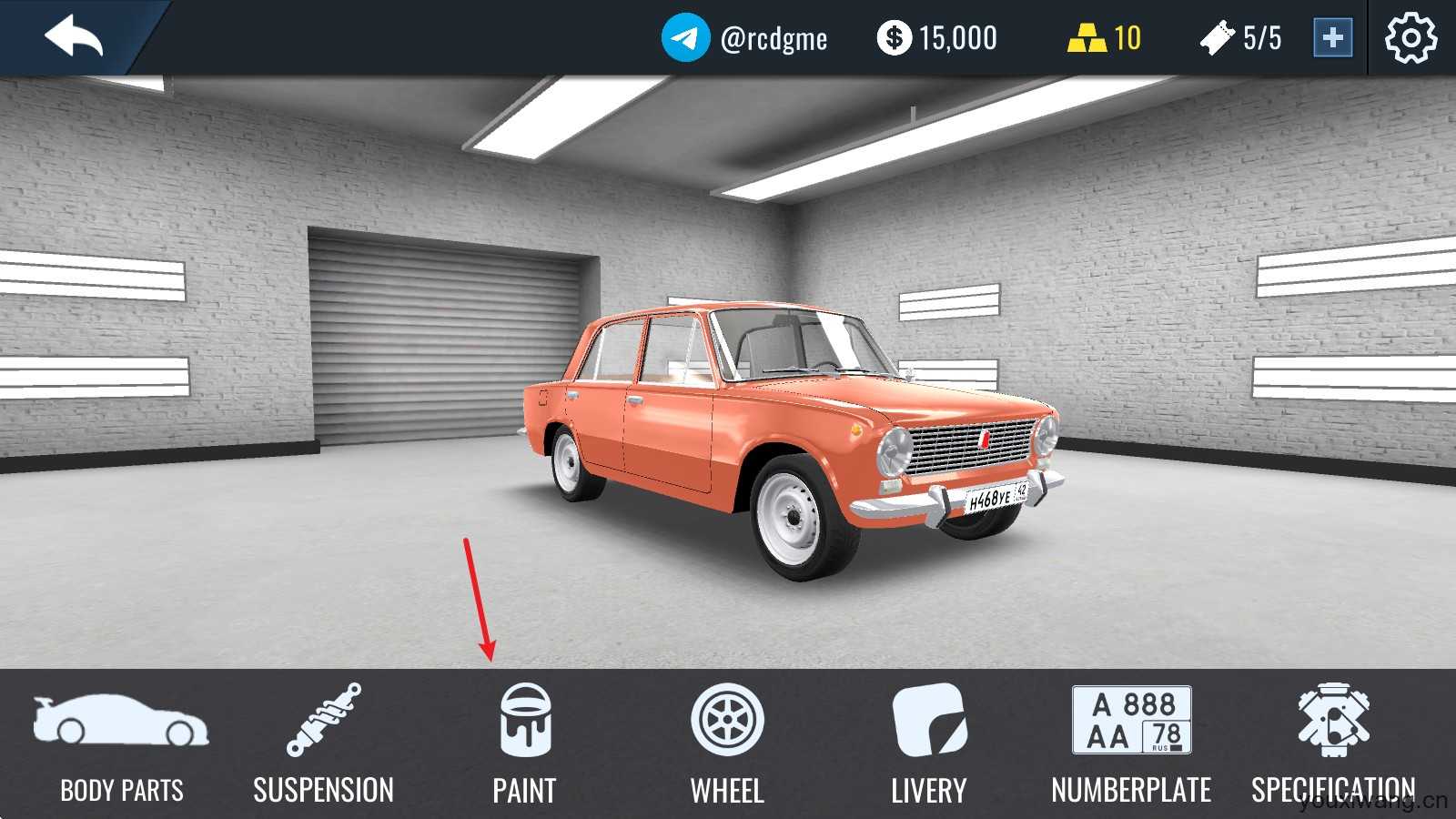This screenshot has height=819, width=1456.
Task: Open the @rcdgme Telegram link
Action: tap(744, 38)
